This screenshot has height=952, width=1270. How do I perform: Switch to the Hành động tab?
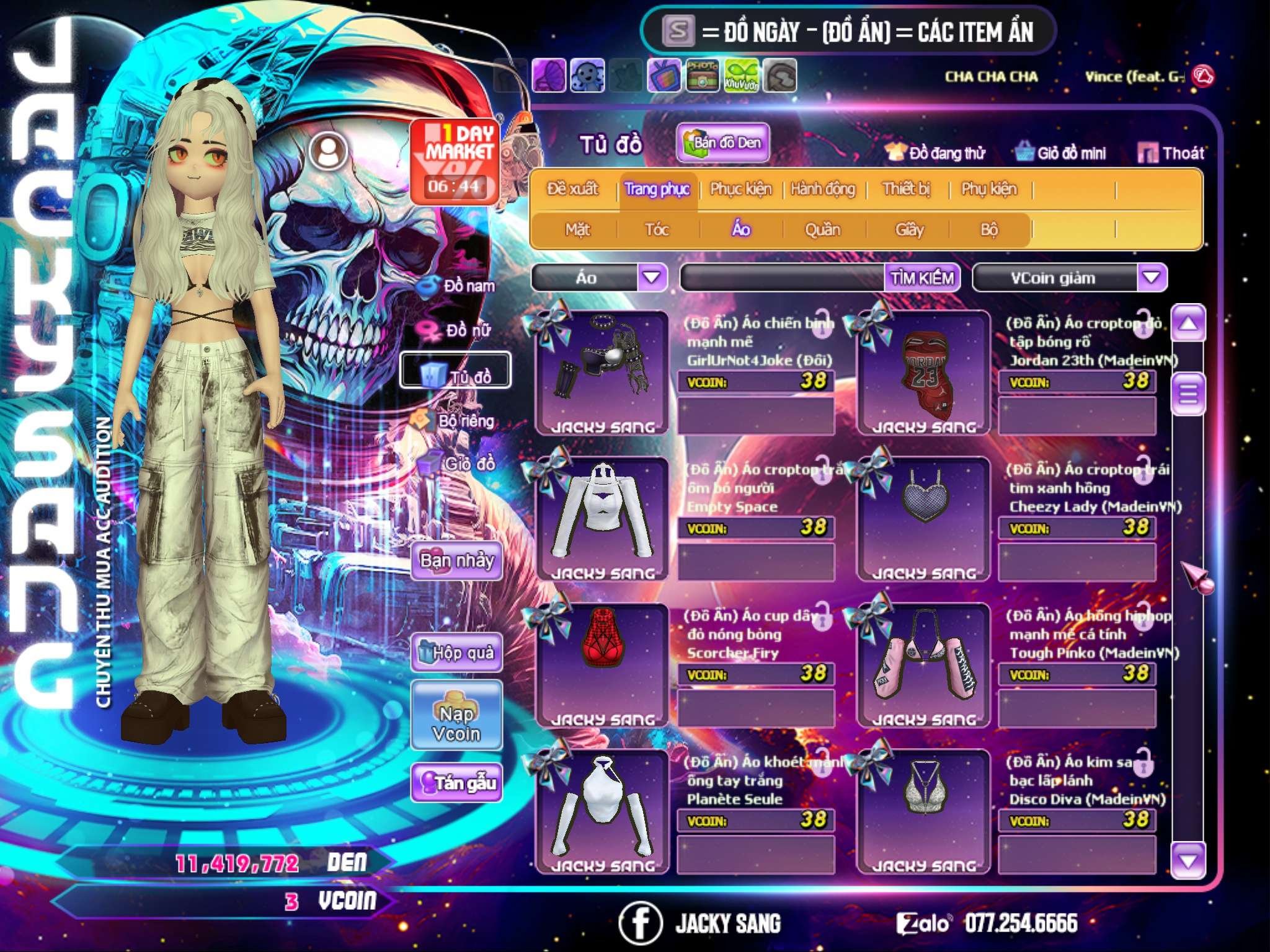(823, 189)
